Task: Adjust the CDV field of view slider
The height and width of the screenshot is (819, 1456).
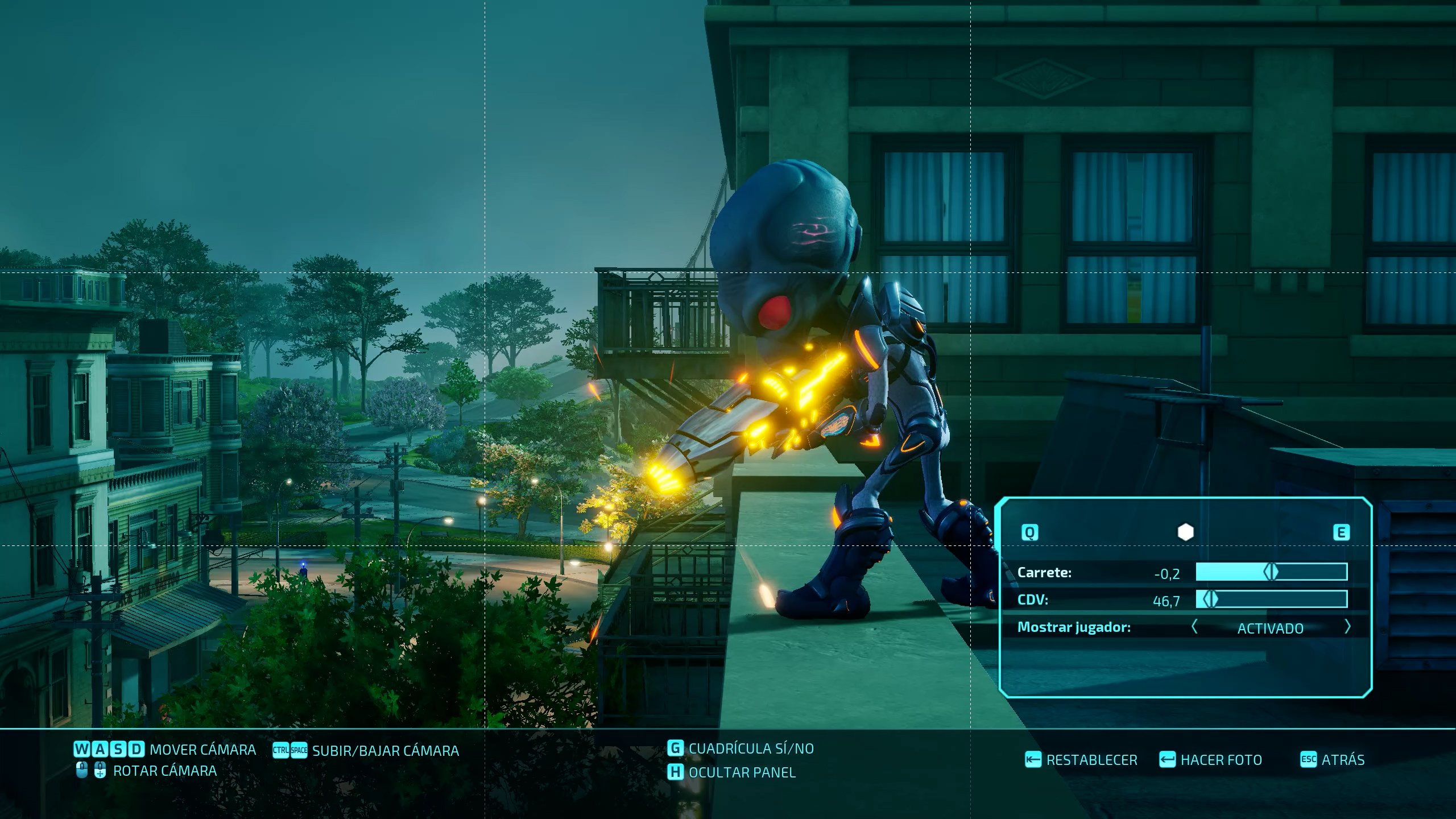Action: (1211, 599)
